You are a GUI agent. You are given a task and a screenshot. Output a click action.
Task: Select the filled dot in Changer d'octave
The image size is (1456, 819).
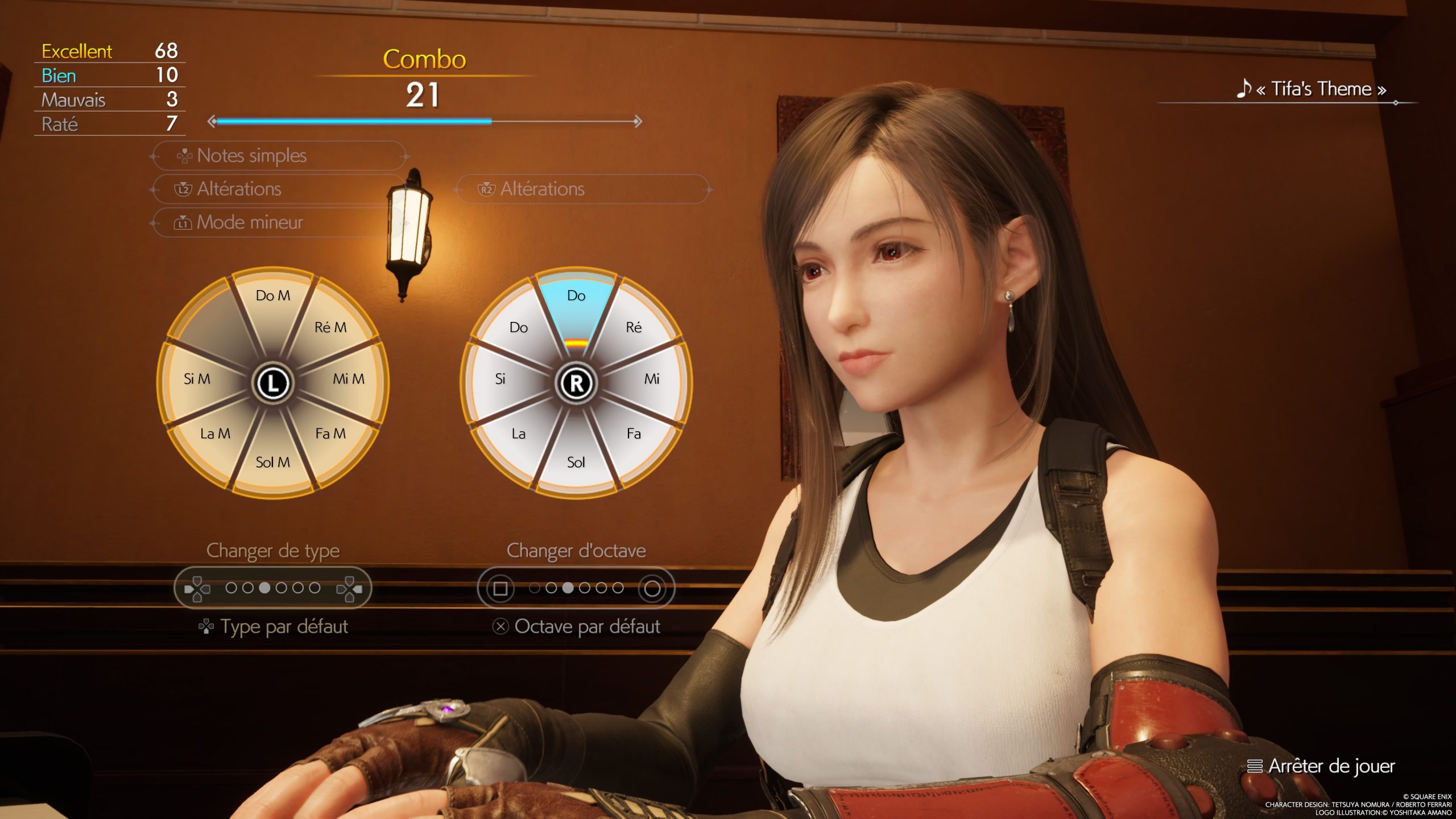(568, 588)
